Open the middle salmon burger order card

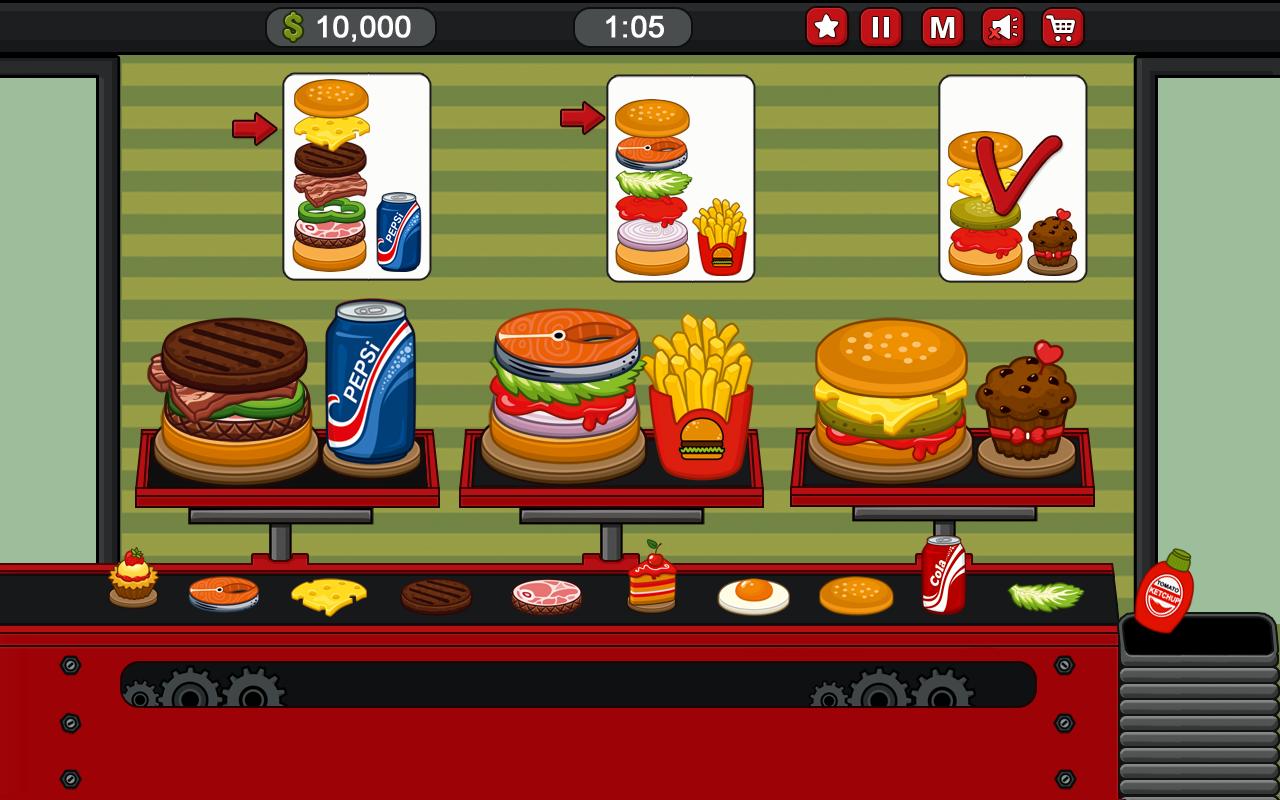coord(681,175)
